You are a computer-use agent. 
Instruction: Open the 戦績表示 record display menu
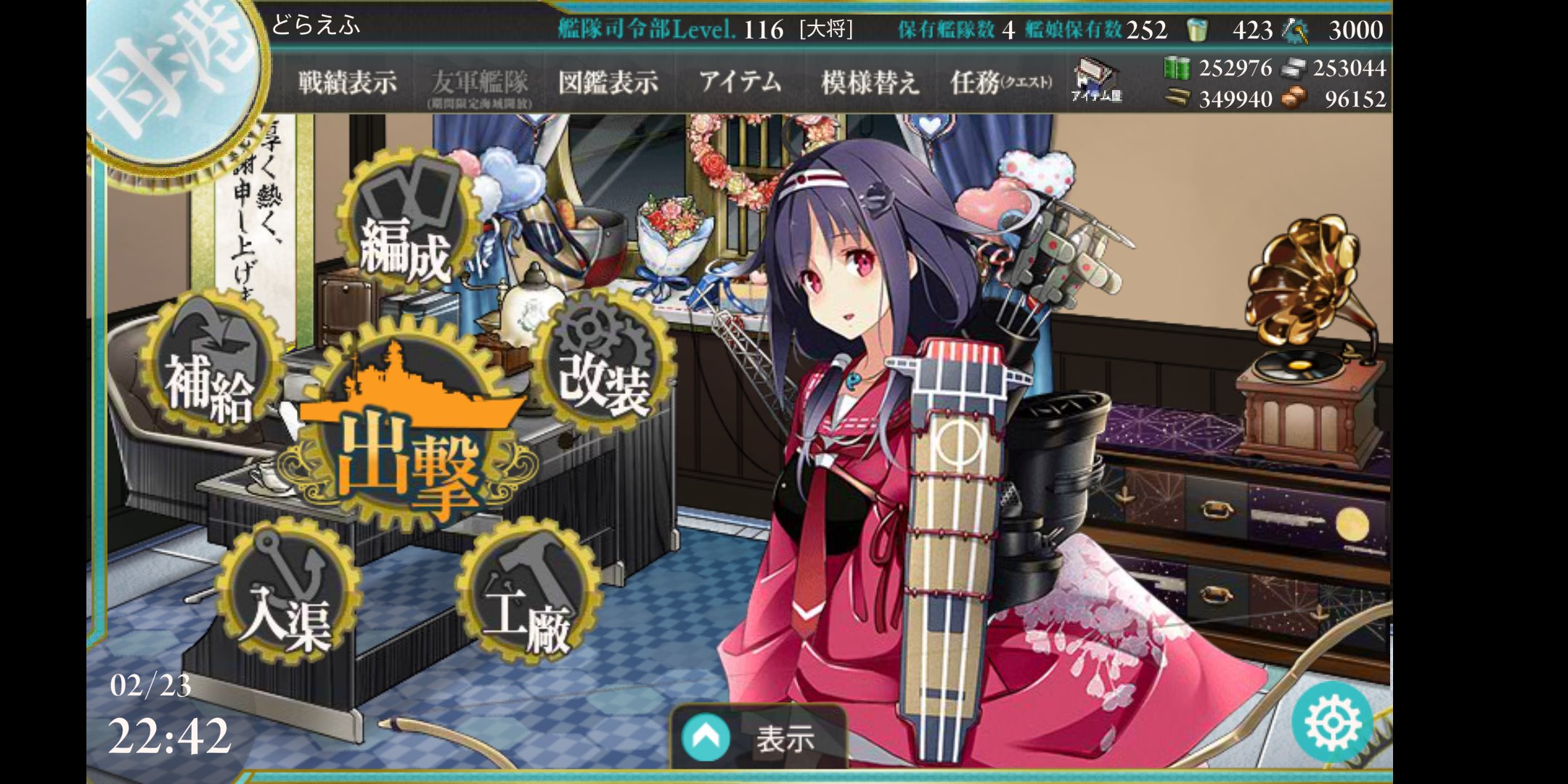346,82
